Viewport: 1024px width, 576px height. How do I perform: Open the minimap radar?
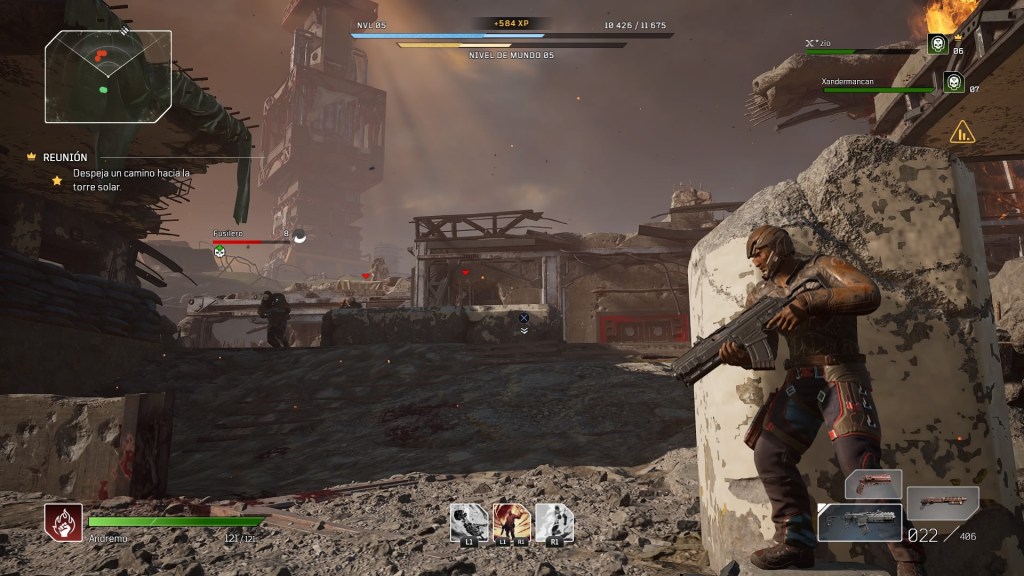(x=108, y=76)
